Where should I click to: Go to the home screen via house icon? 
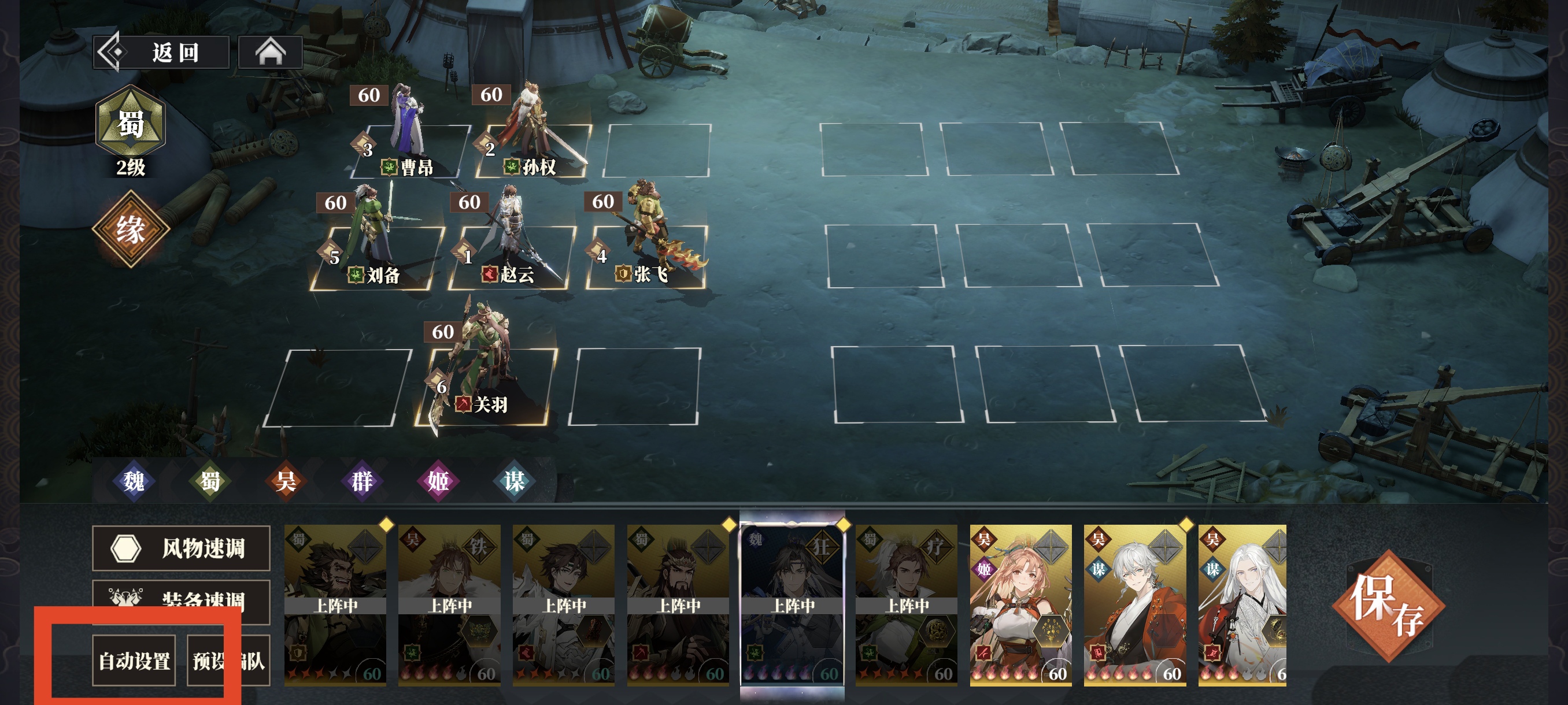click(270, 53)
